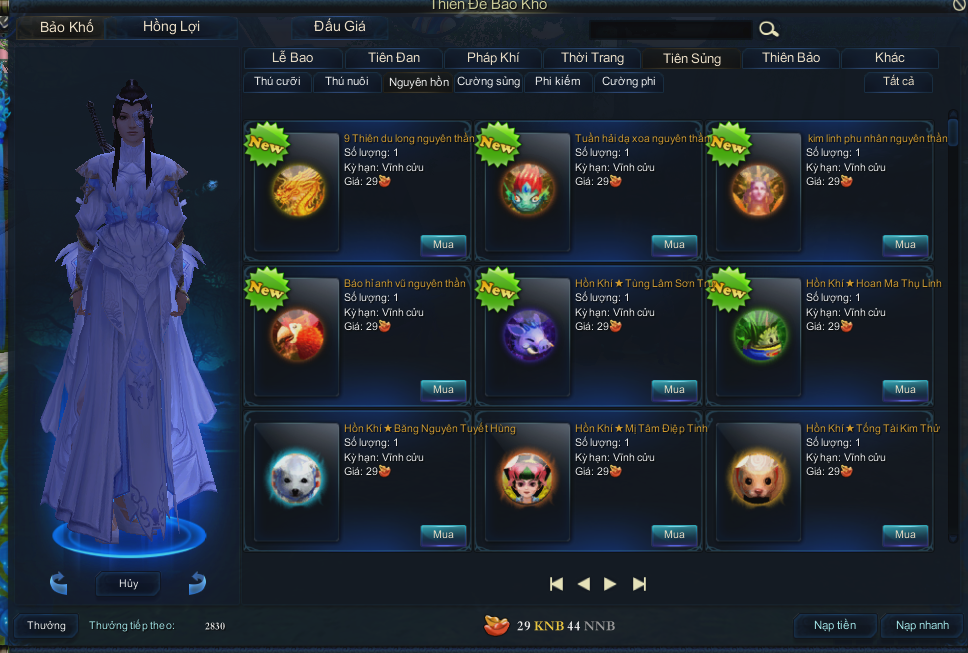This screenshot has height=653, width=968.
Task: Show the Thú cưỡi subcategory
Action: [x=277, y=82]
